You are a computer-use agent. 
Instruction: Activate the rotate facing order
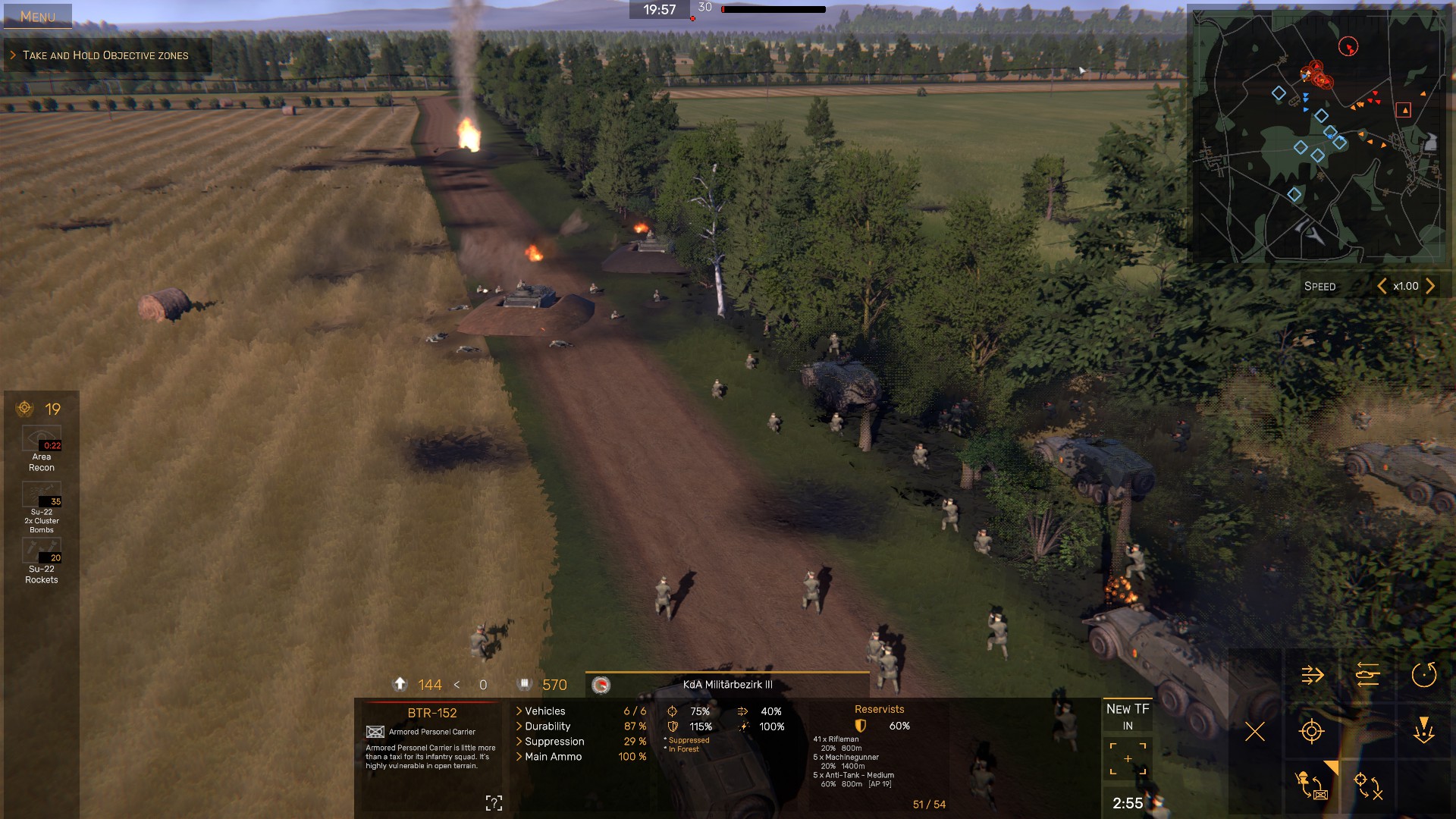1423,675
